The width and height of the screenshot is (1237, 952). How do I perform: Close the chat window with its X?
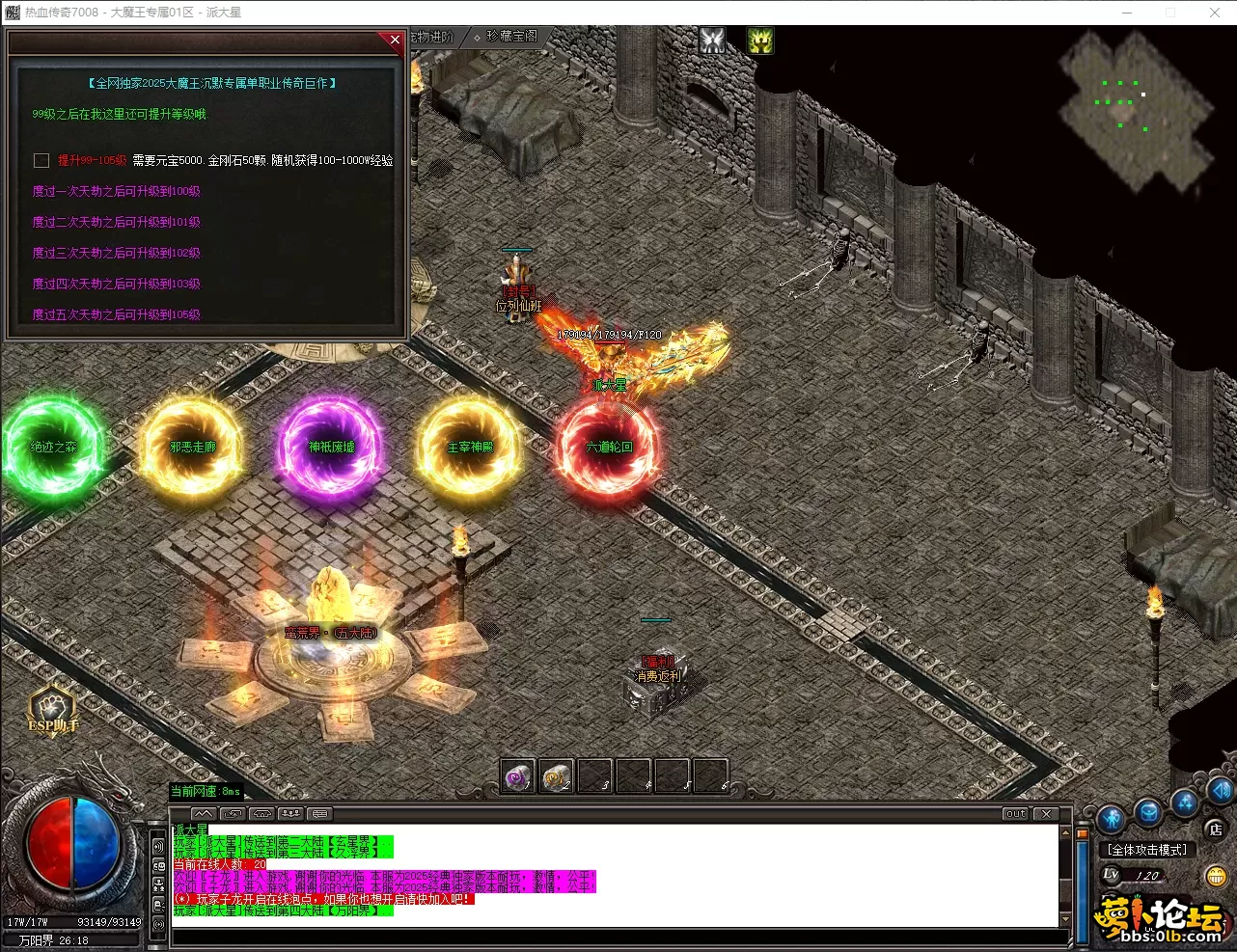[x=1047, y=814]
